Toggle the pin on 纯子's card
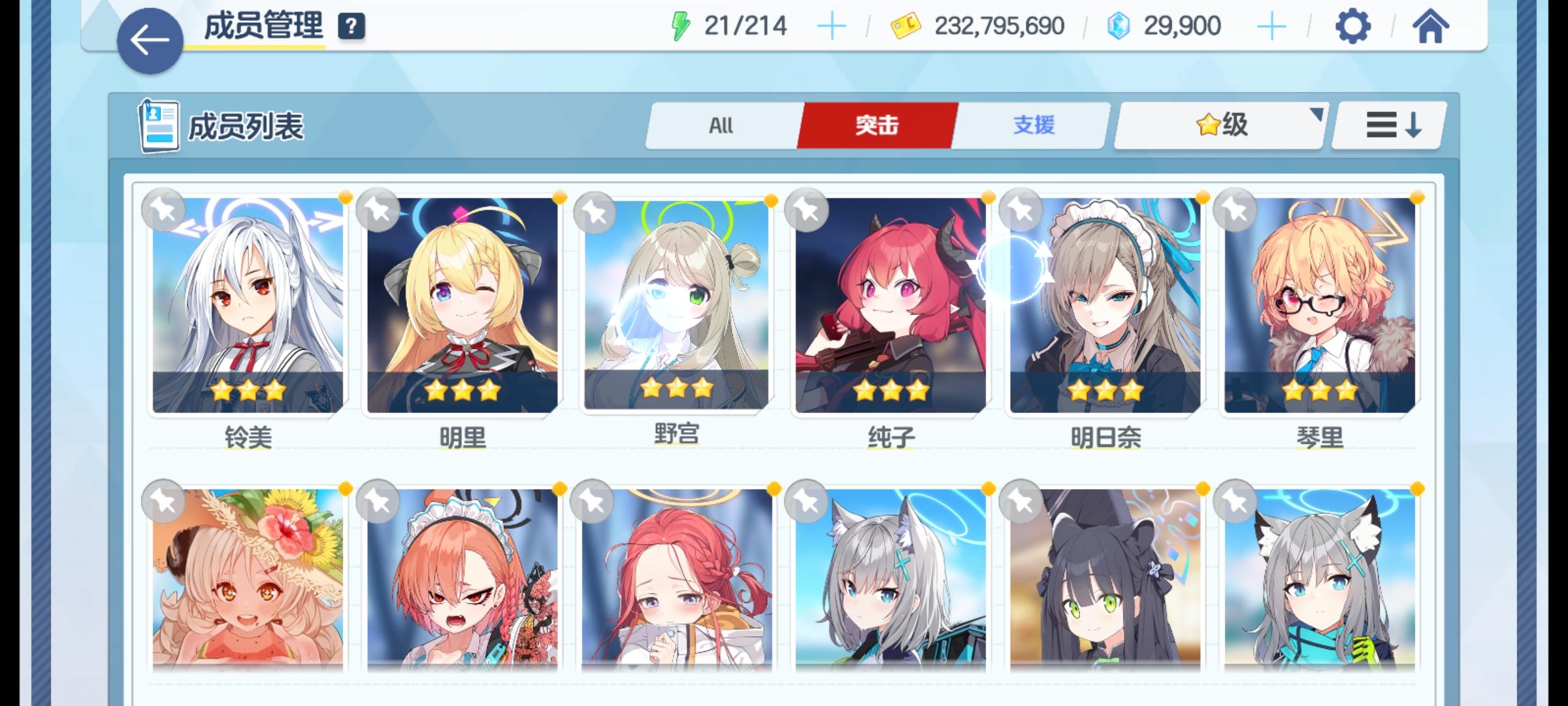Image resolution: width=1568 pixels, height=706 pixels. click(x=806, y=210)
